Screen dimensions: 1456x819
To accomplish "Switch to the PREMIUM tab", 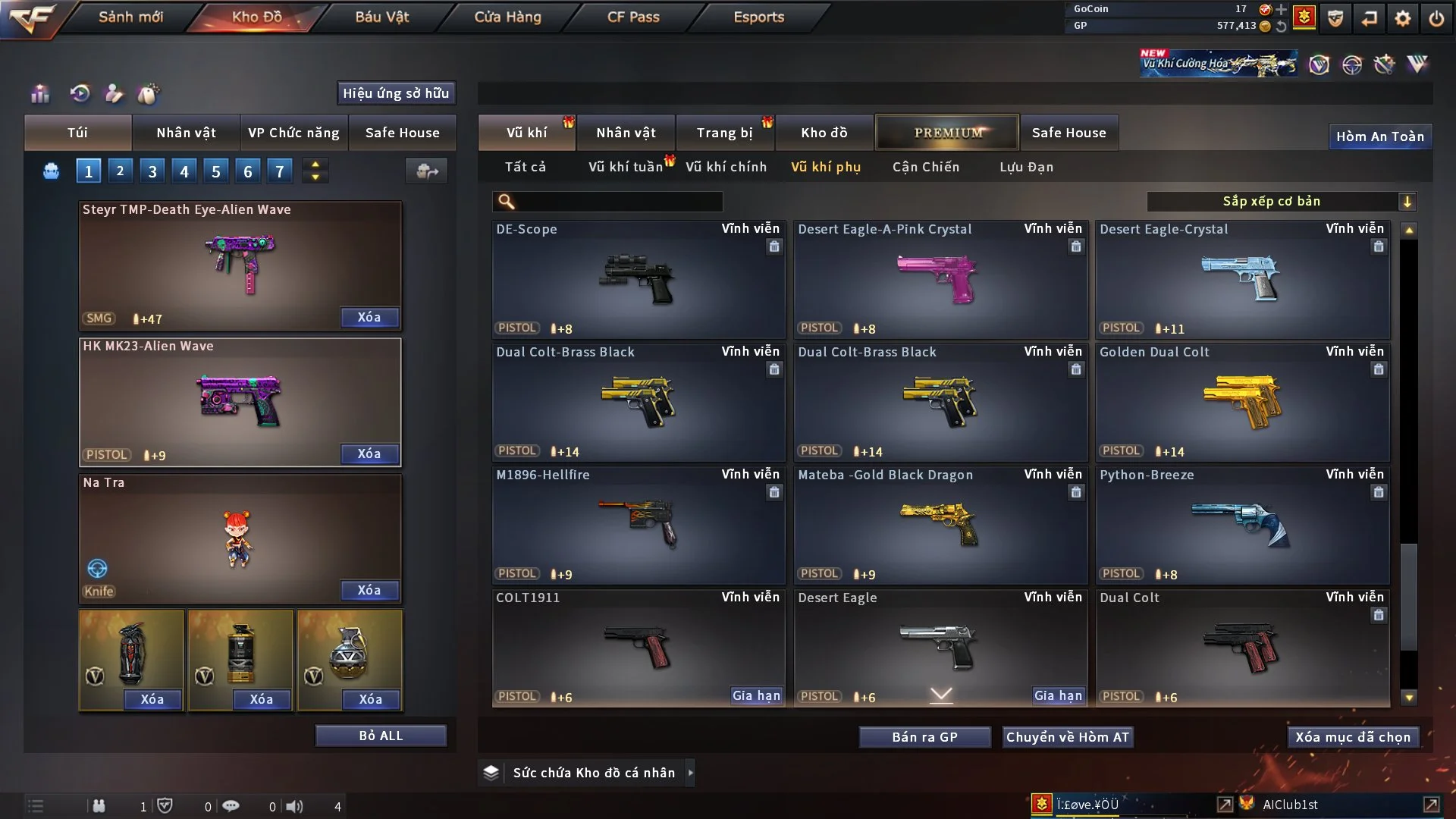I will coord(947,133).
